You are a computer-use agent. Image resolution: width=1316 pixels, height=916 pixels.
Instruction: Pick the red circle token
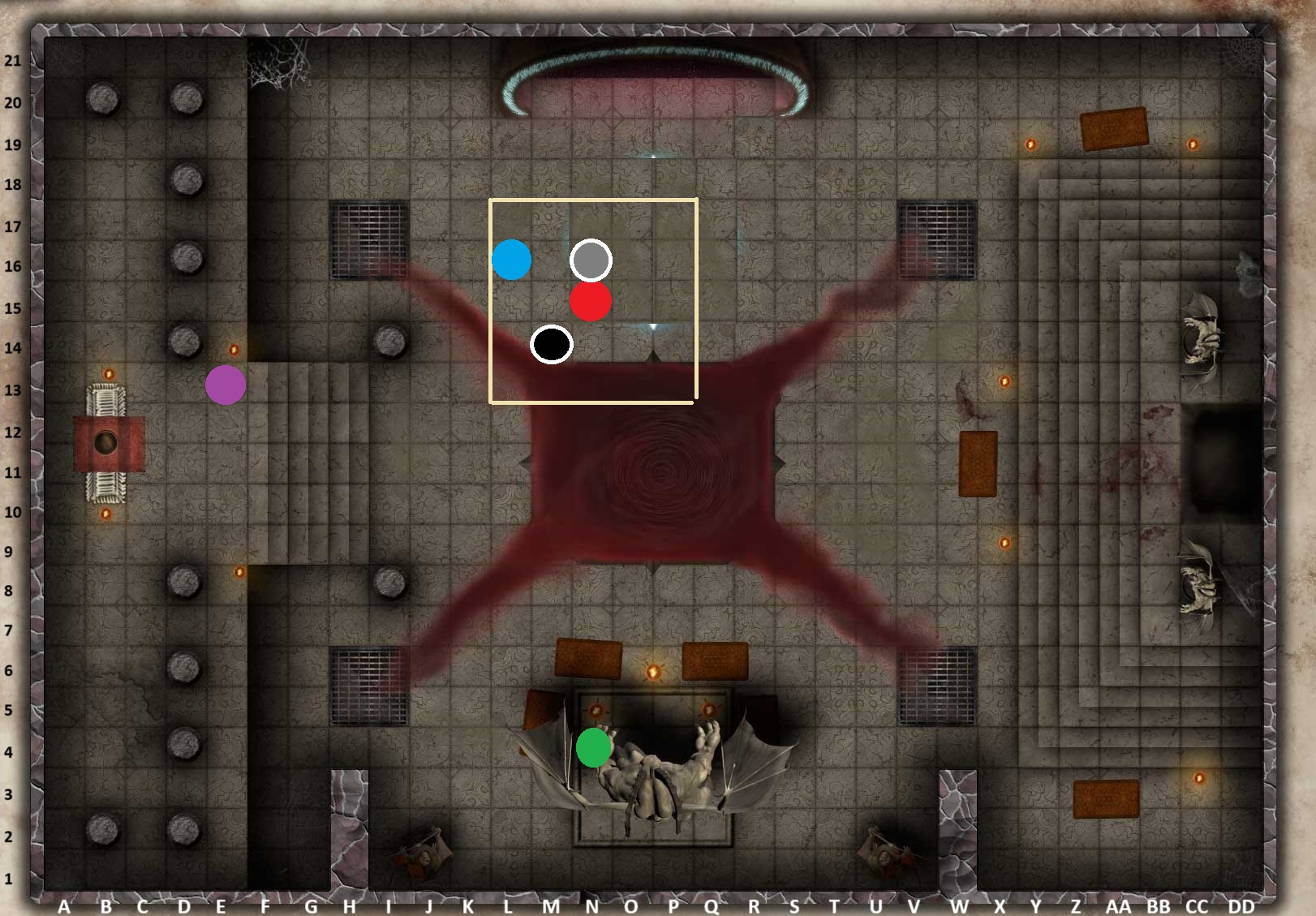coord(591,301)
